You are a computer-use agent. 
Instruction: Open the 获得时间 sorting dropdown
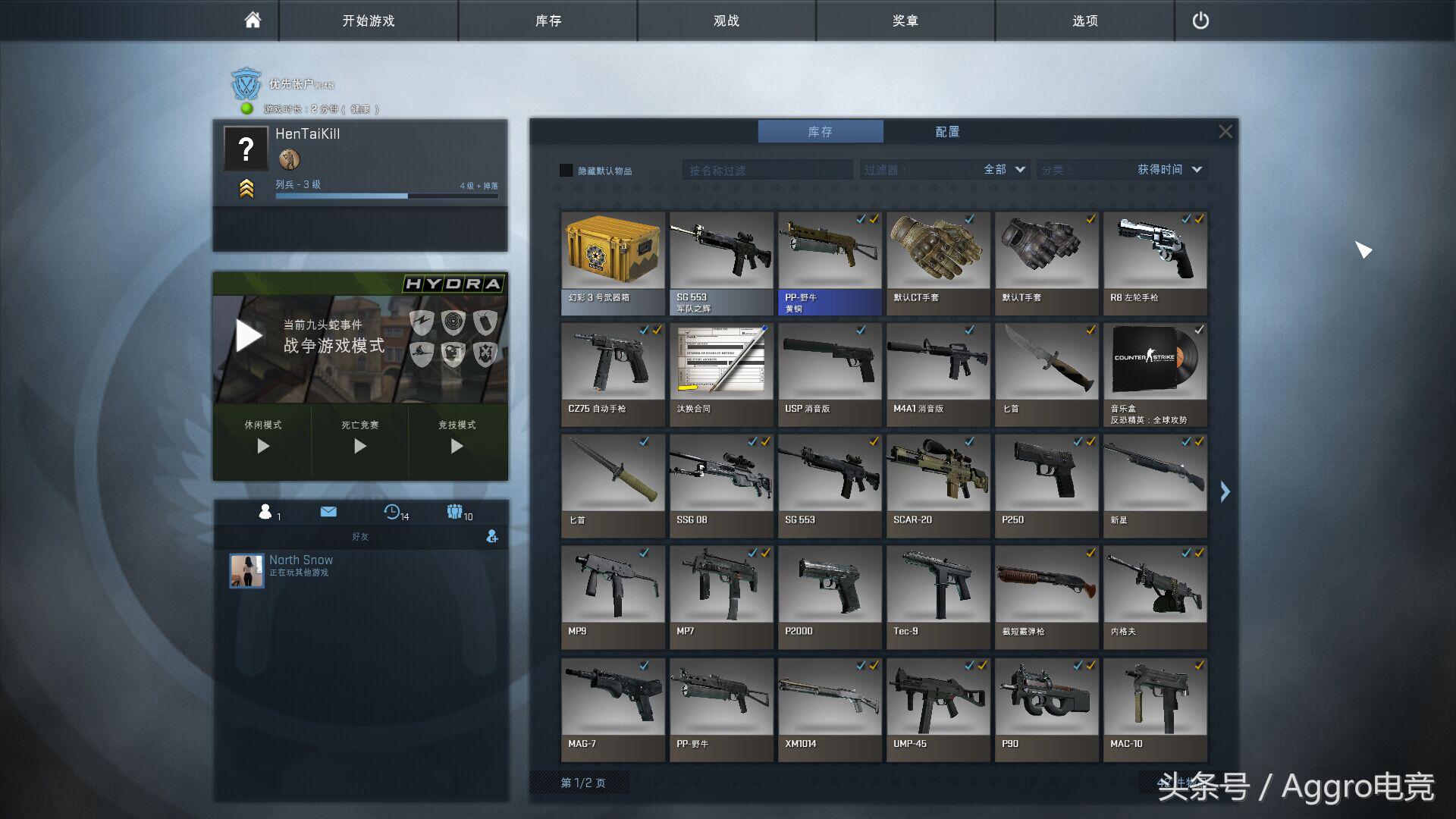pos(1168,170)
